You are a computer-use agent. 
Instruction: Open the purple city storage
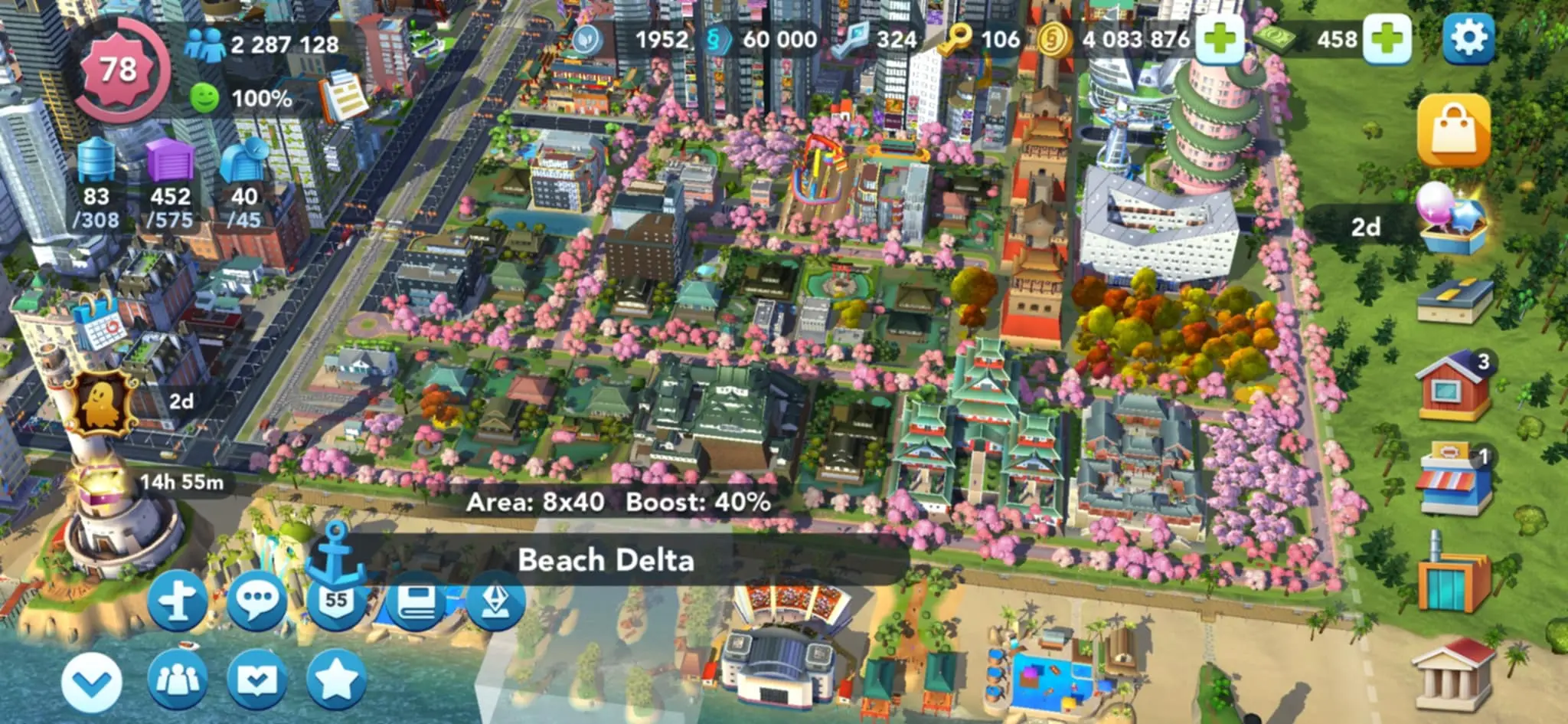170,162
